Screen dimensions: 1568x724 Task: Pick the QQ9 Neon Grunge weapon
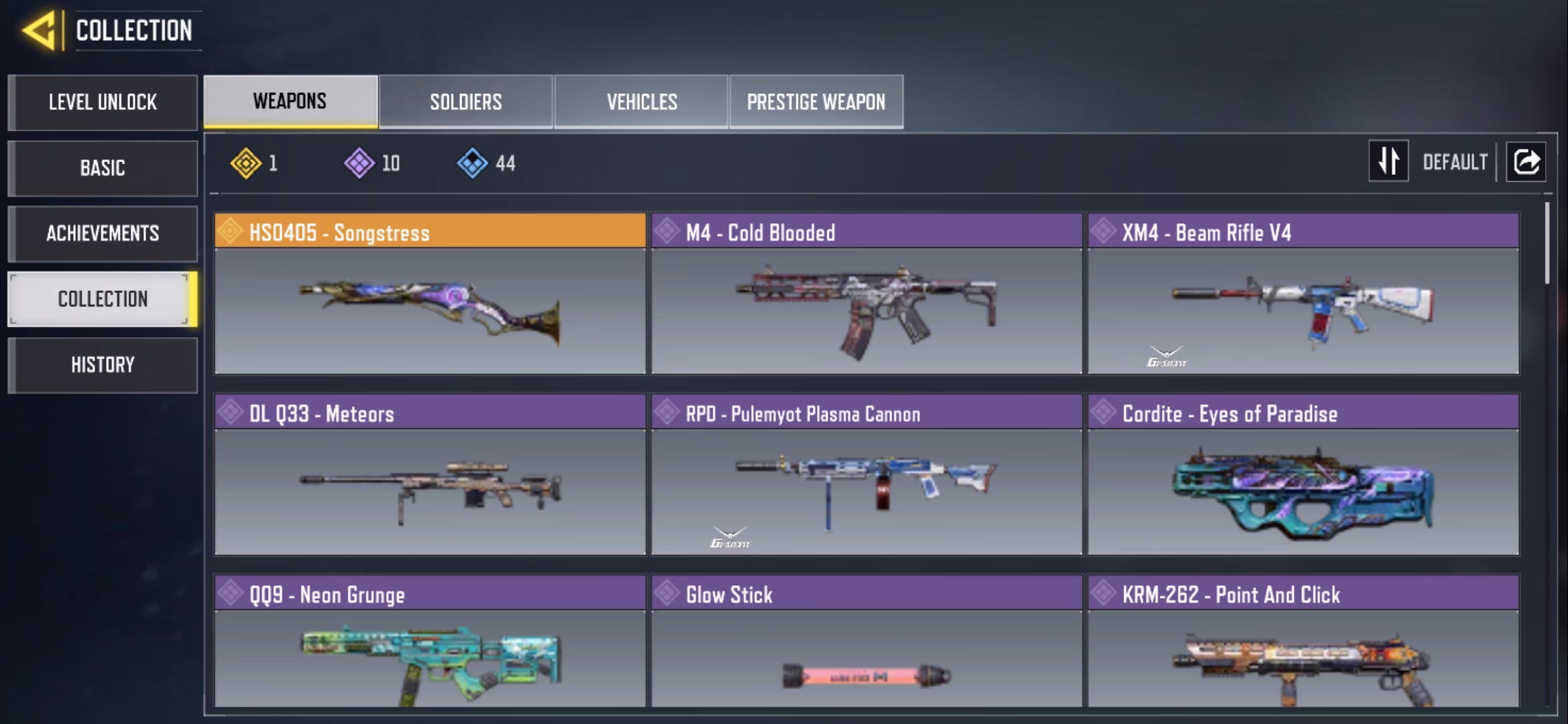pos(430,642)
